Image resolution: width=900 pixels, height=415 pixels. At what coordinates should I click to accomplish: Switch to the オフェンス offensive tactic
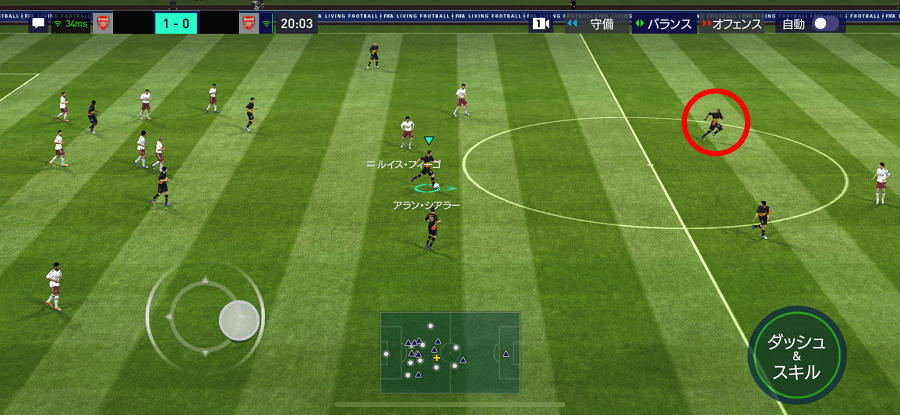coord(732,24)
